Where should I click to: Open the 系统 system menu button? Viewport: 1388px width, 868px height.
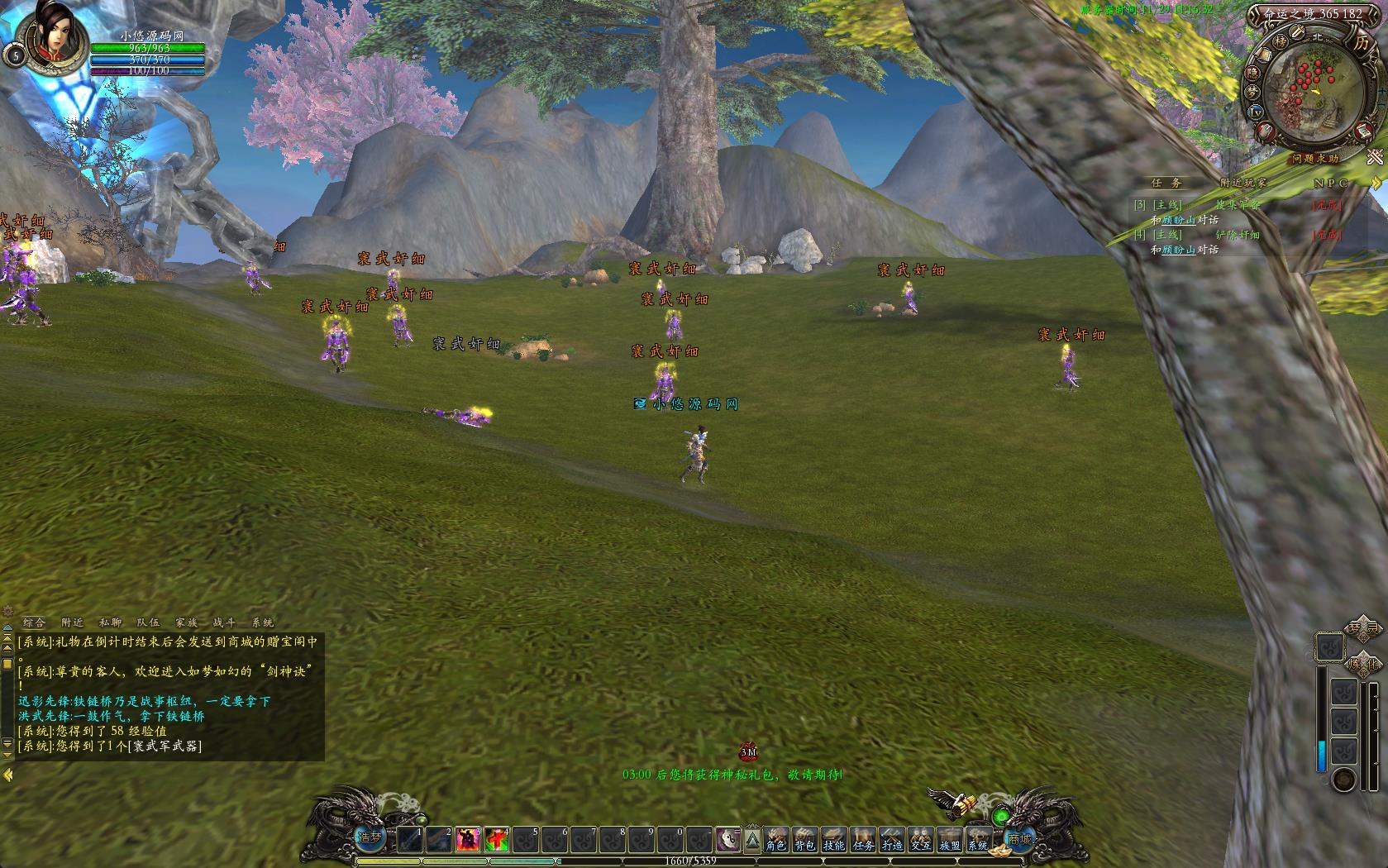pyautogui.click(x=978, y=839)
